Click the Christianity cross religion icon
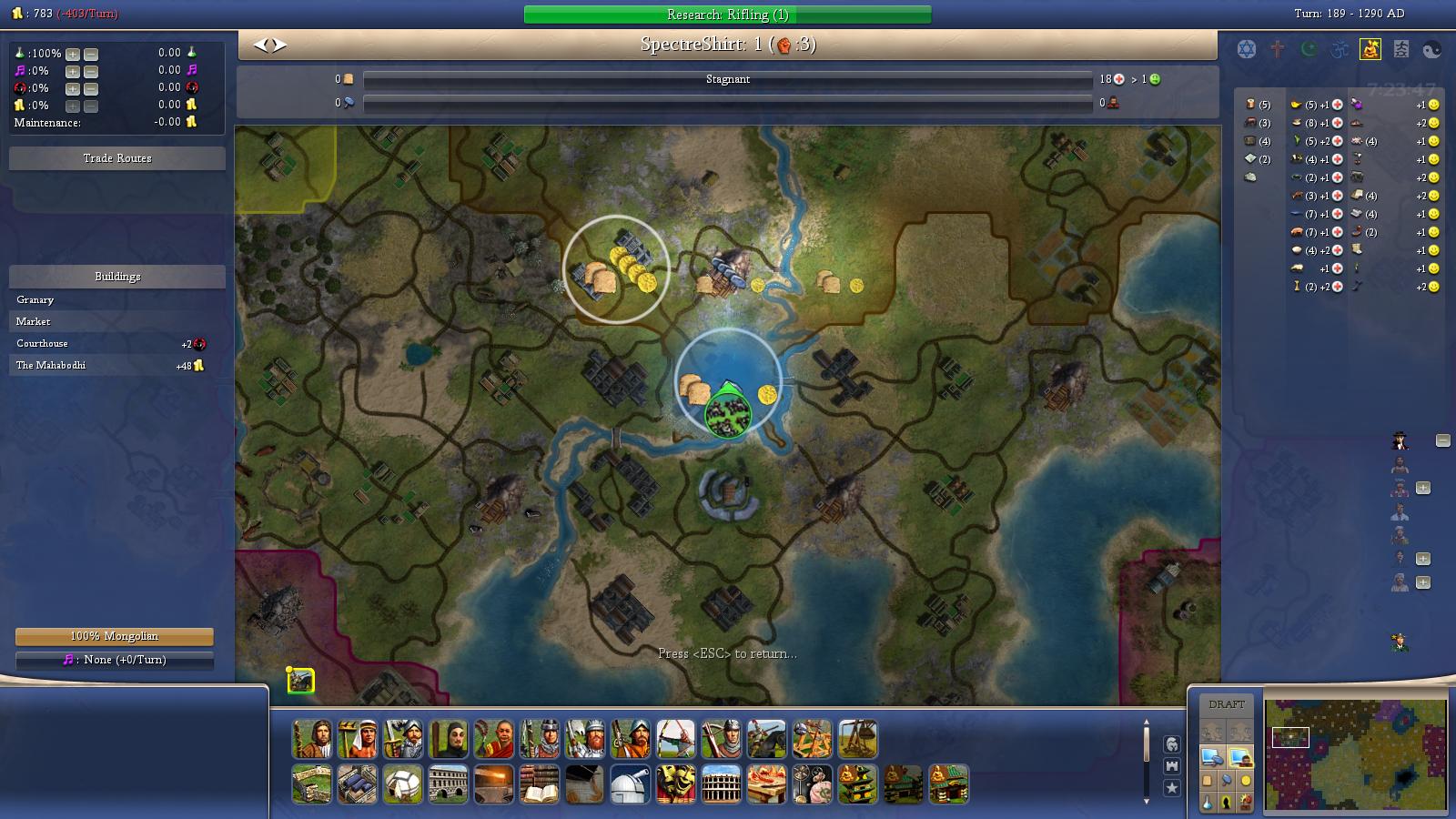Image resolution: width=1456 pixels, height=819 pixels. (1277, 49)
